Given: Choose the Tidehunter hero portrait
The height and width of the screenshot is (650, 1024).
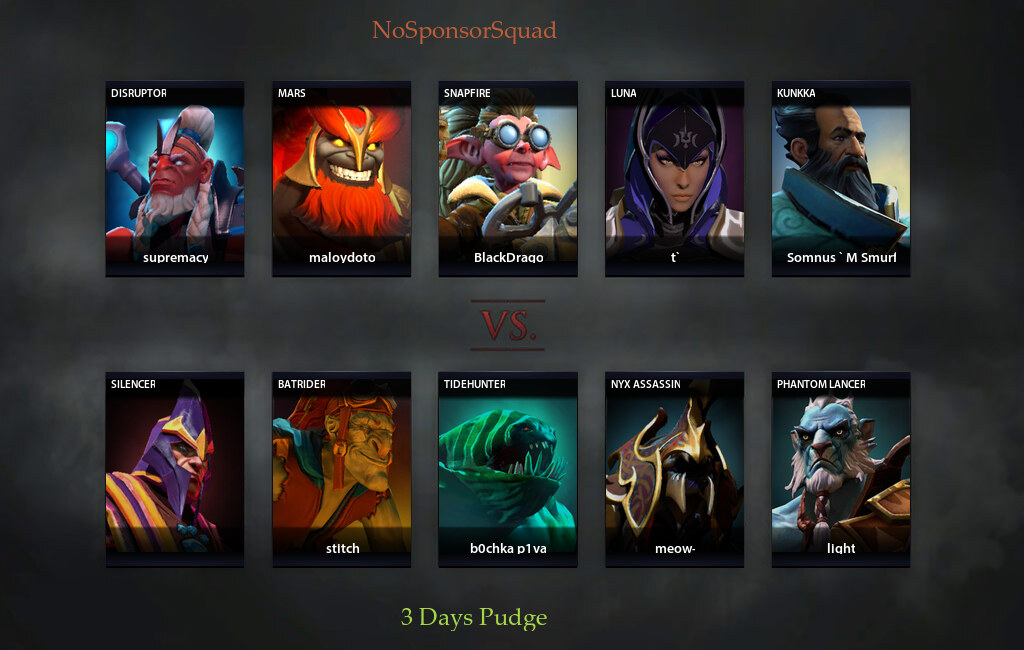Looking at the screenshot, I should [x=508, y=469].
